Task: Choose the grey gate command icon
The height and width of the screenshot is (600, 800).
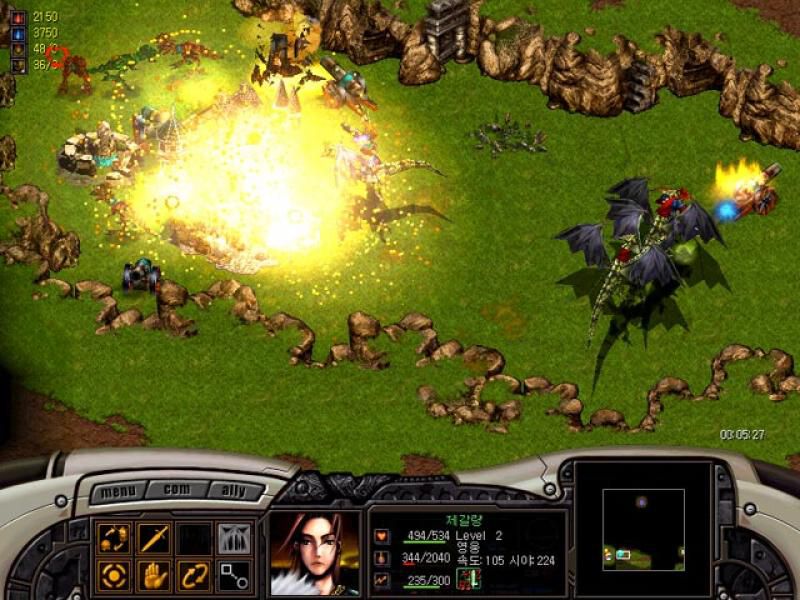Action: pos(234,539)
